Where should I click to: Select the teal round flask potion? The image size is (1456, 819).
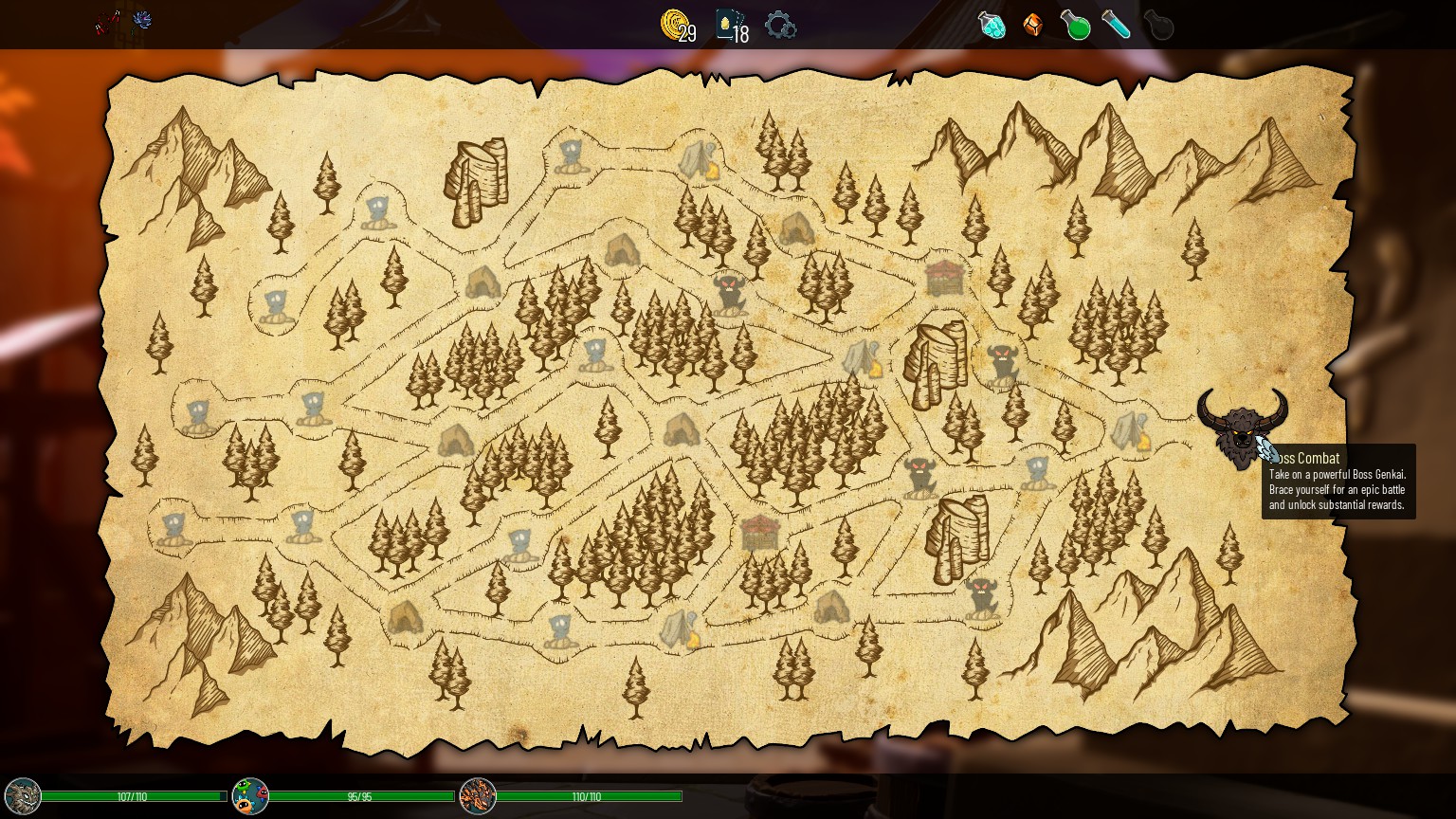pyautogui.click(x=992, y=25)
